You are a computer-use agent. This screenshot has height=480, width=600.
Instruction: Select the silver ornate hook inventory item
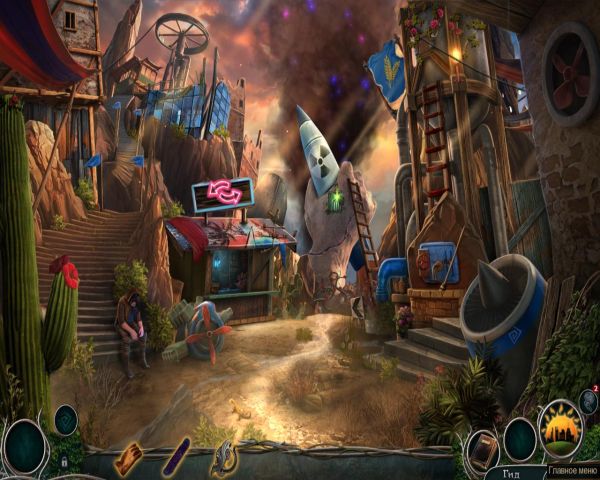(x=223, y=459)
